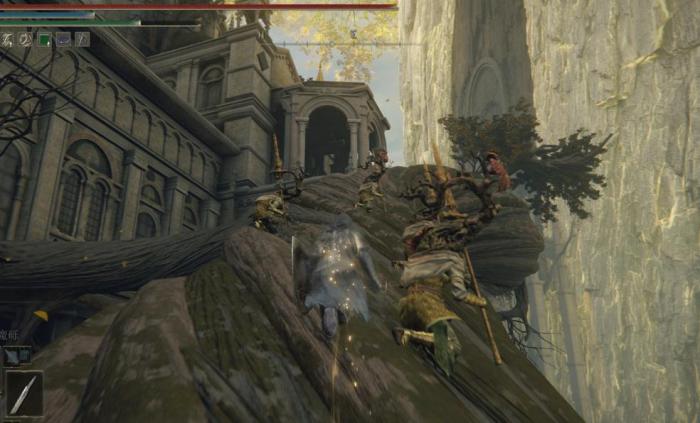Image resolution: width=700 pixels, height=423 pixels.
Task: Select the equipped sword weapon slot
Action: pos(24,393)
